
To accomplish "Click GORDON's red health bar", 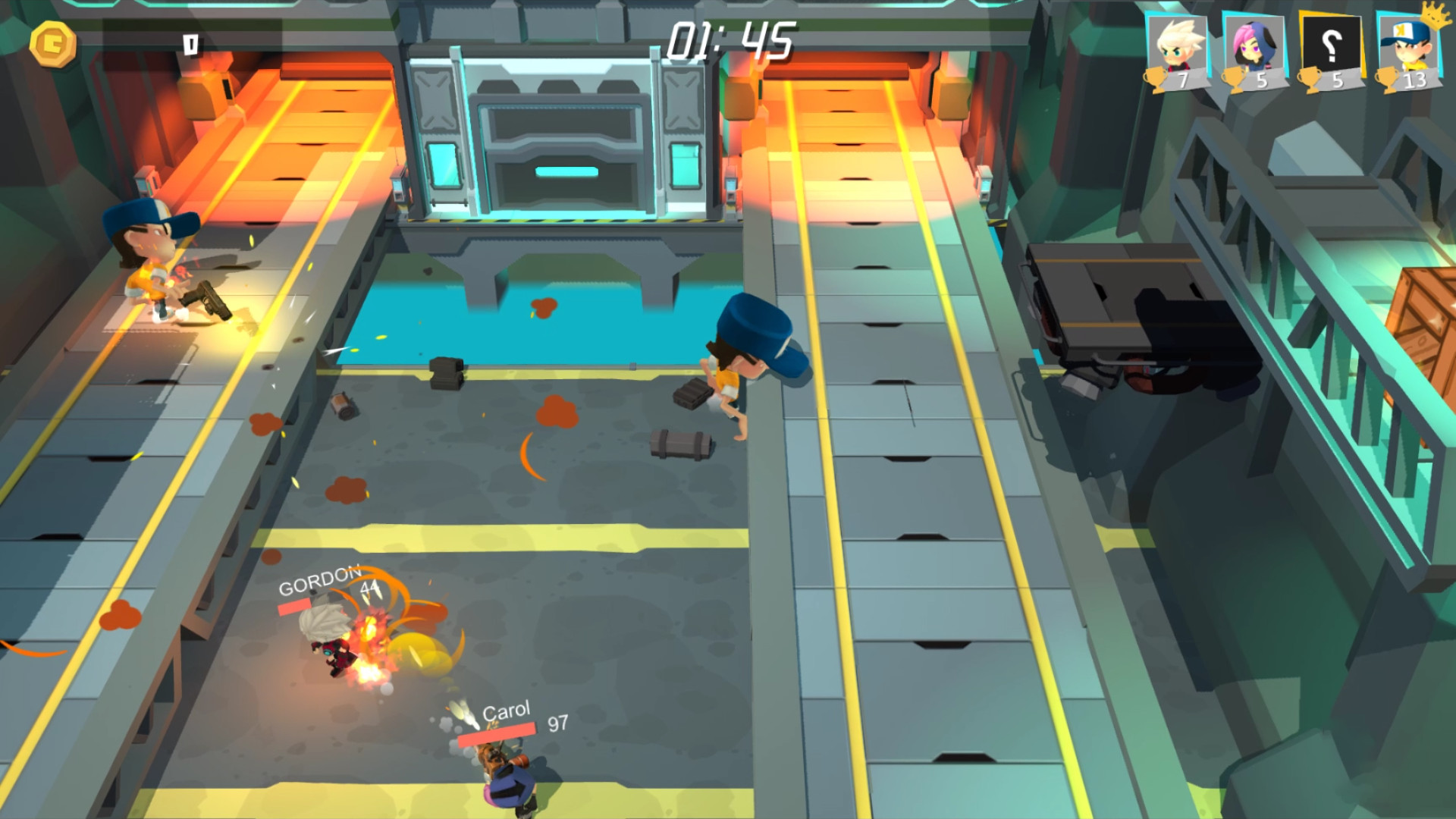I will pos(296,607).
